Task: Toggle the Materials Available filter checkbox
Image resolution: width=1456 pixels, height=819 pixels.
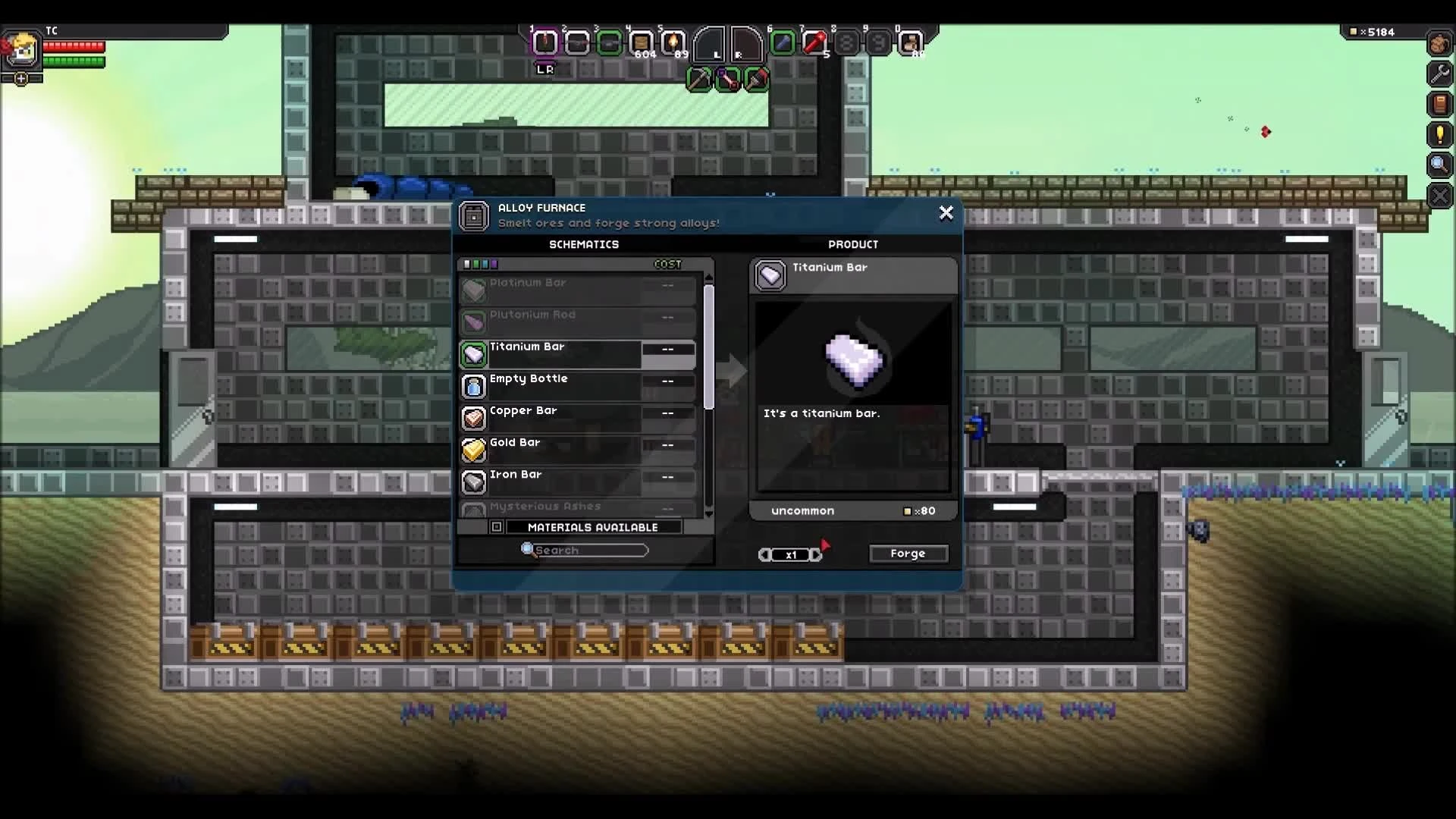Action: pyautogui.click(x=497, y=526)
